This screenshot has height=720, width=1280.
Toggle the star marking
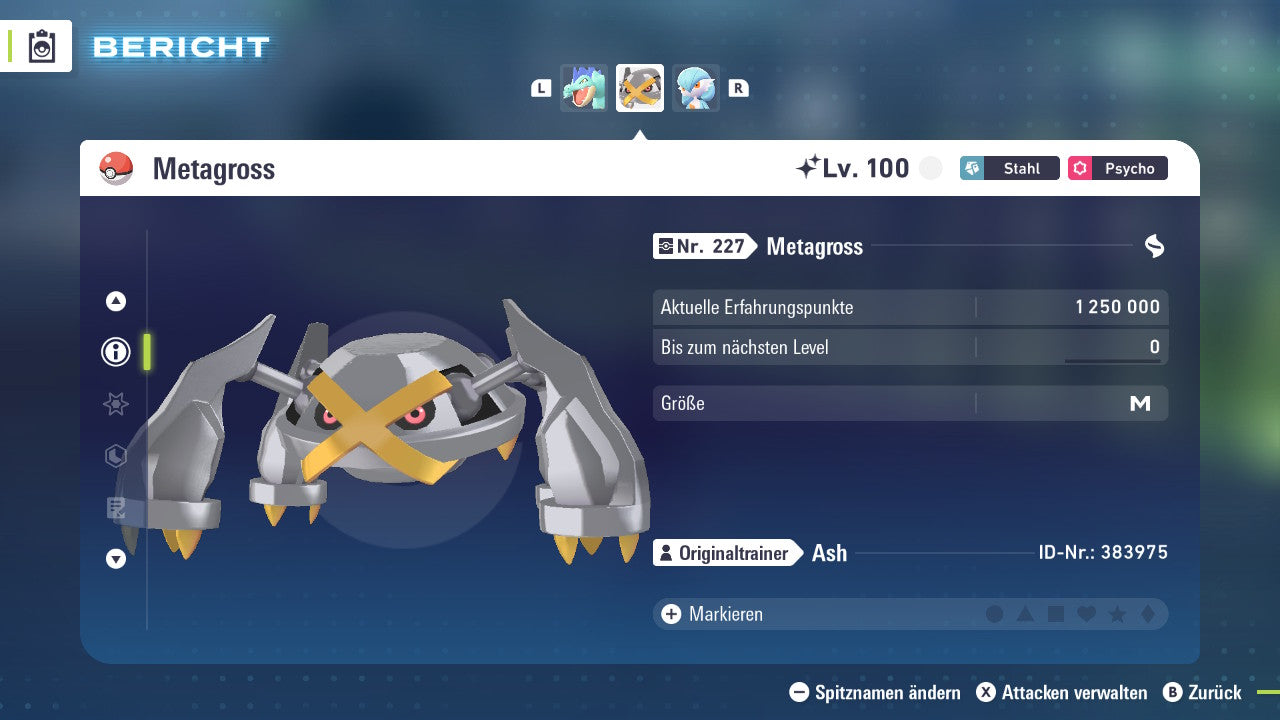(1117, 614)
